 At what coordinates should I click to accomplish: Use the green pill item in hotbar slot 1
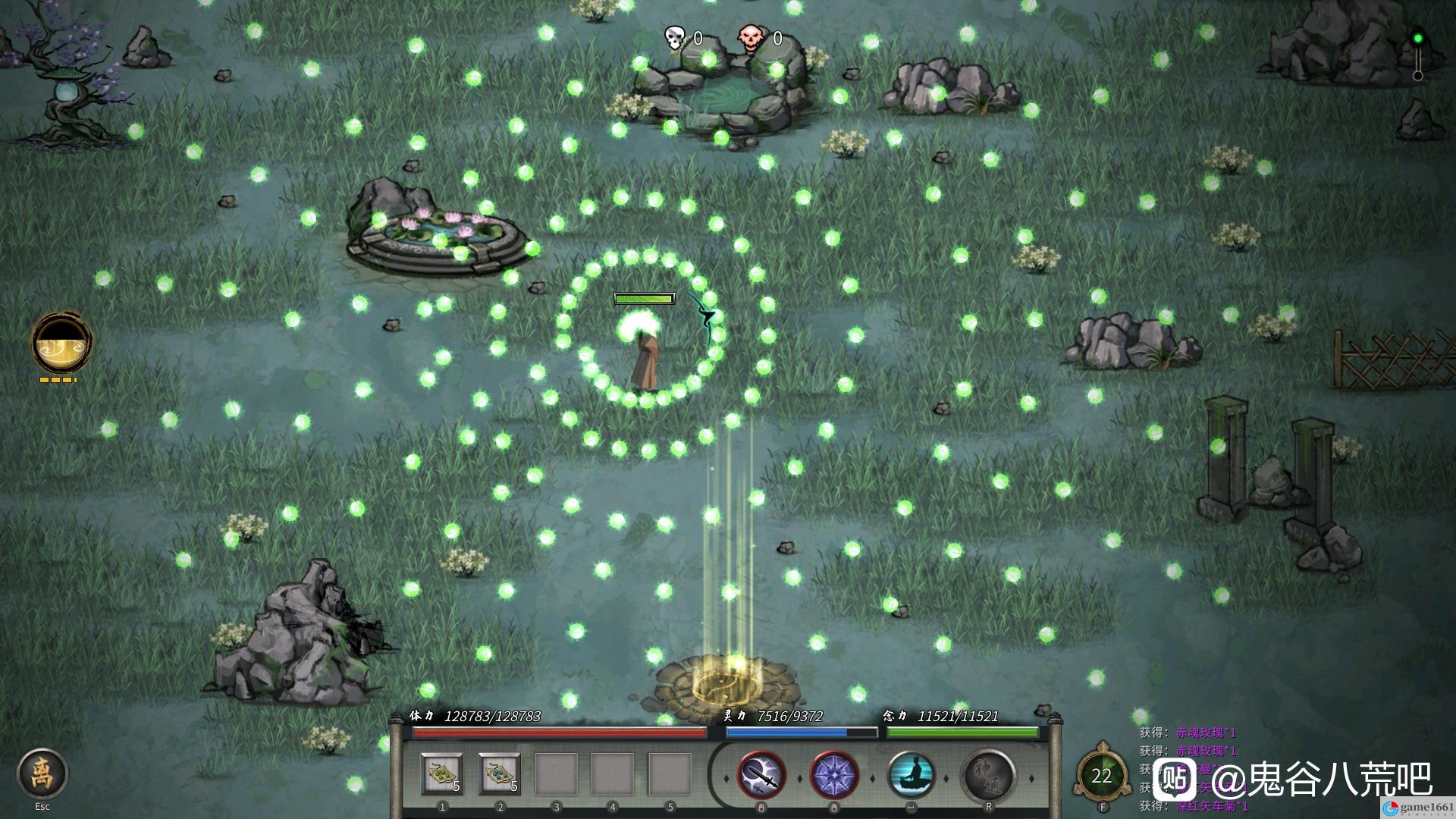(442, 774)
